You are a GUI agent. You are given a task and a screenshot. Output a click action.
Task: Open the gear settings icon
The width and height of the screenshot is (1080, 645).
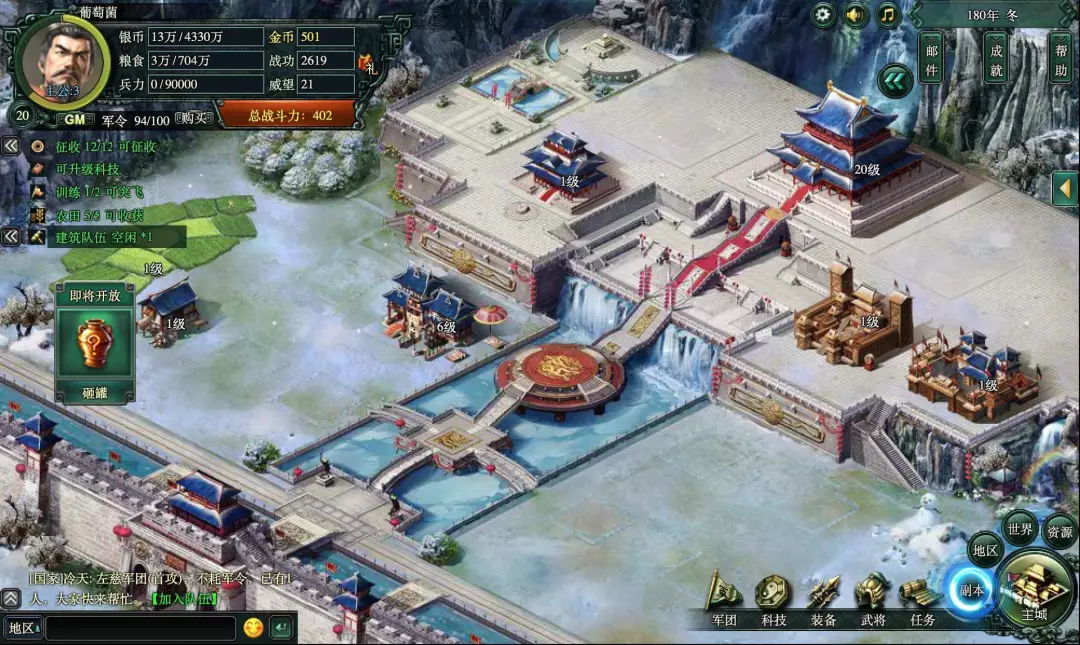[x=823, y=15]
